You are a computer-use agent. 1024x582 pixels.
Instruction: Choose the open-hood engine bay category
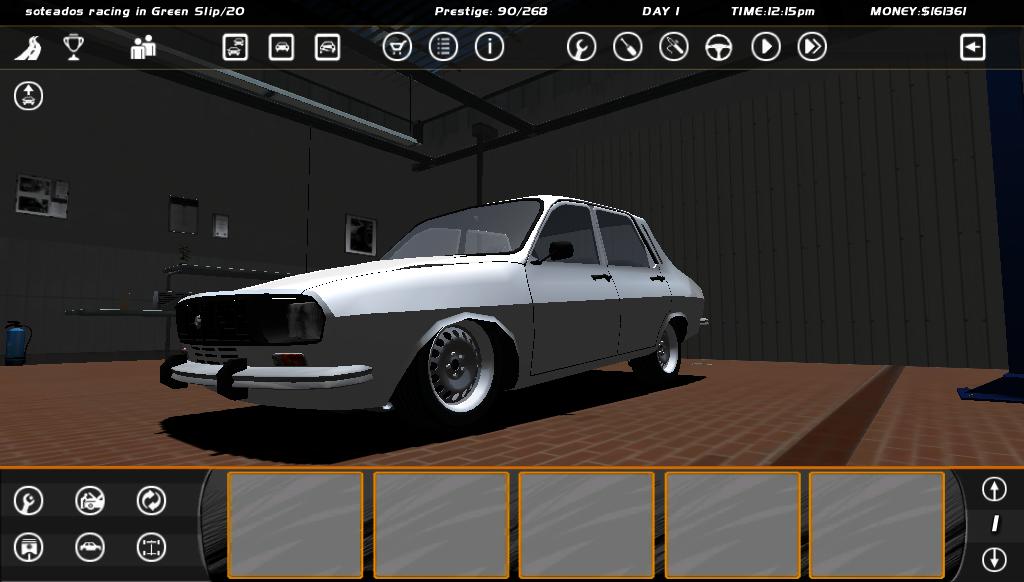click(x=90, y=500)
